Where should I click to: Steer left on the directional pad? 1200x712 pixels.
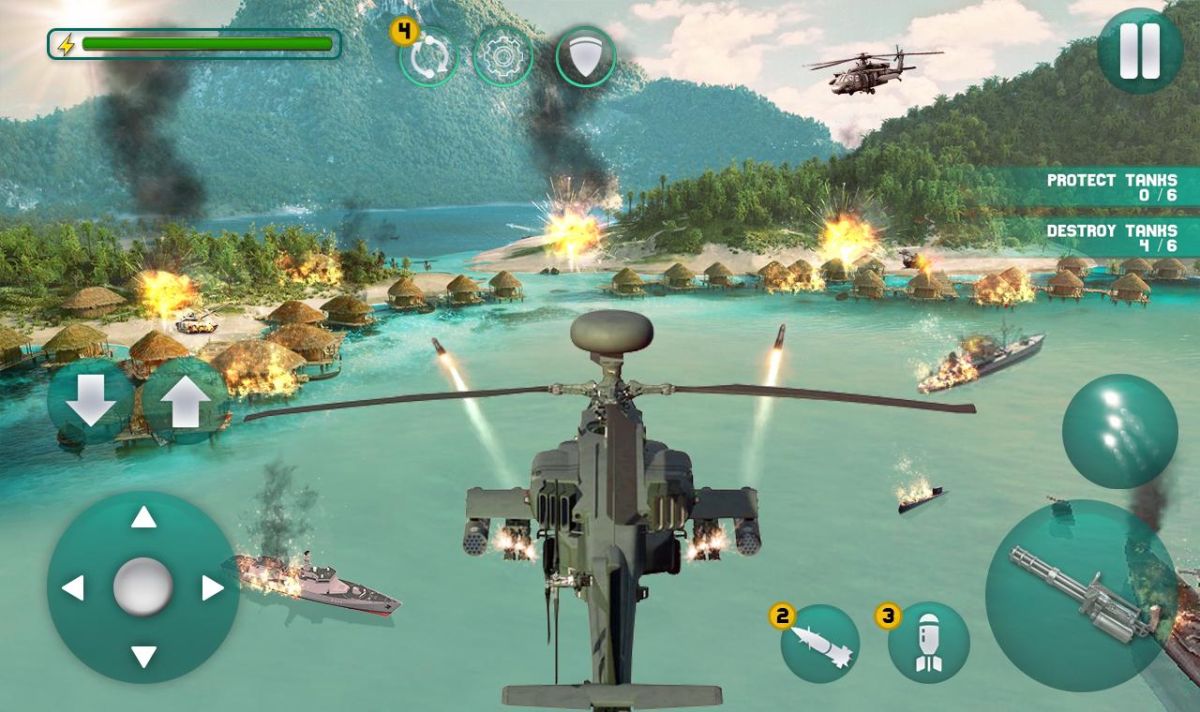click(73, 588)
